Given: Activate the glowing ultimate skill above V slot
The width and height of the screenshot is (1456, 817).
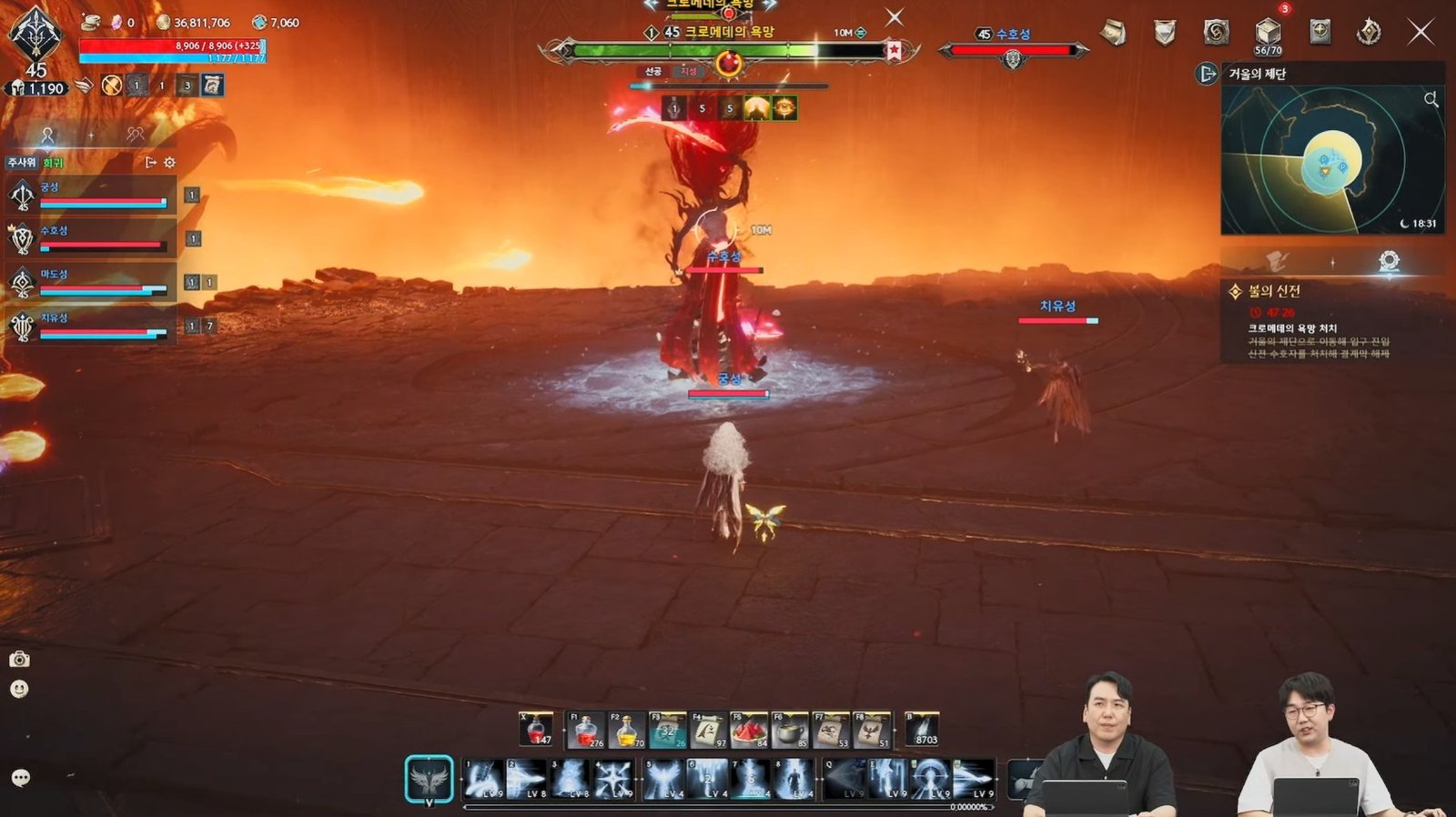Looking at the screenshot, I should point(429,779).
